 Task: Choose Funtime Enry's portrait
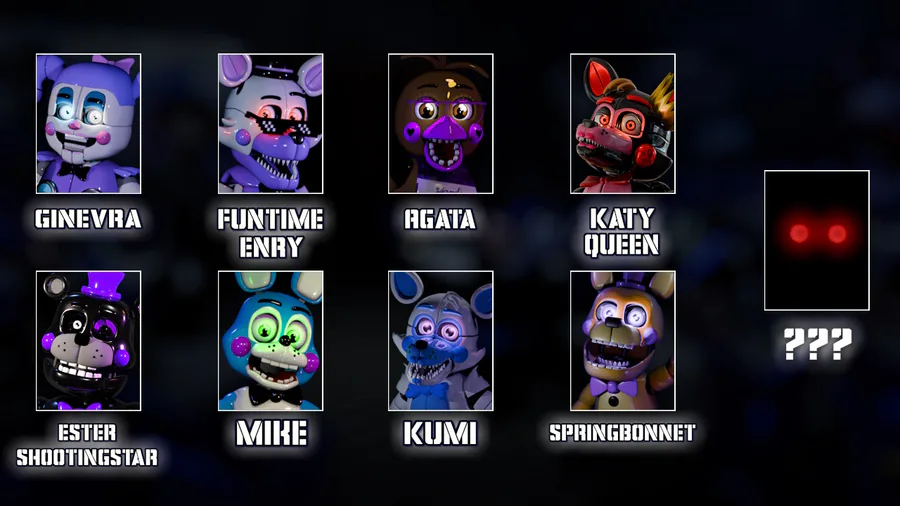point(270,123)
